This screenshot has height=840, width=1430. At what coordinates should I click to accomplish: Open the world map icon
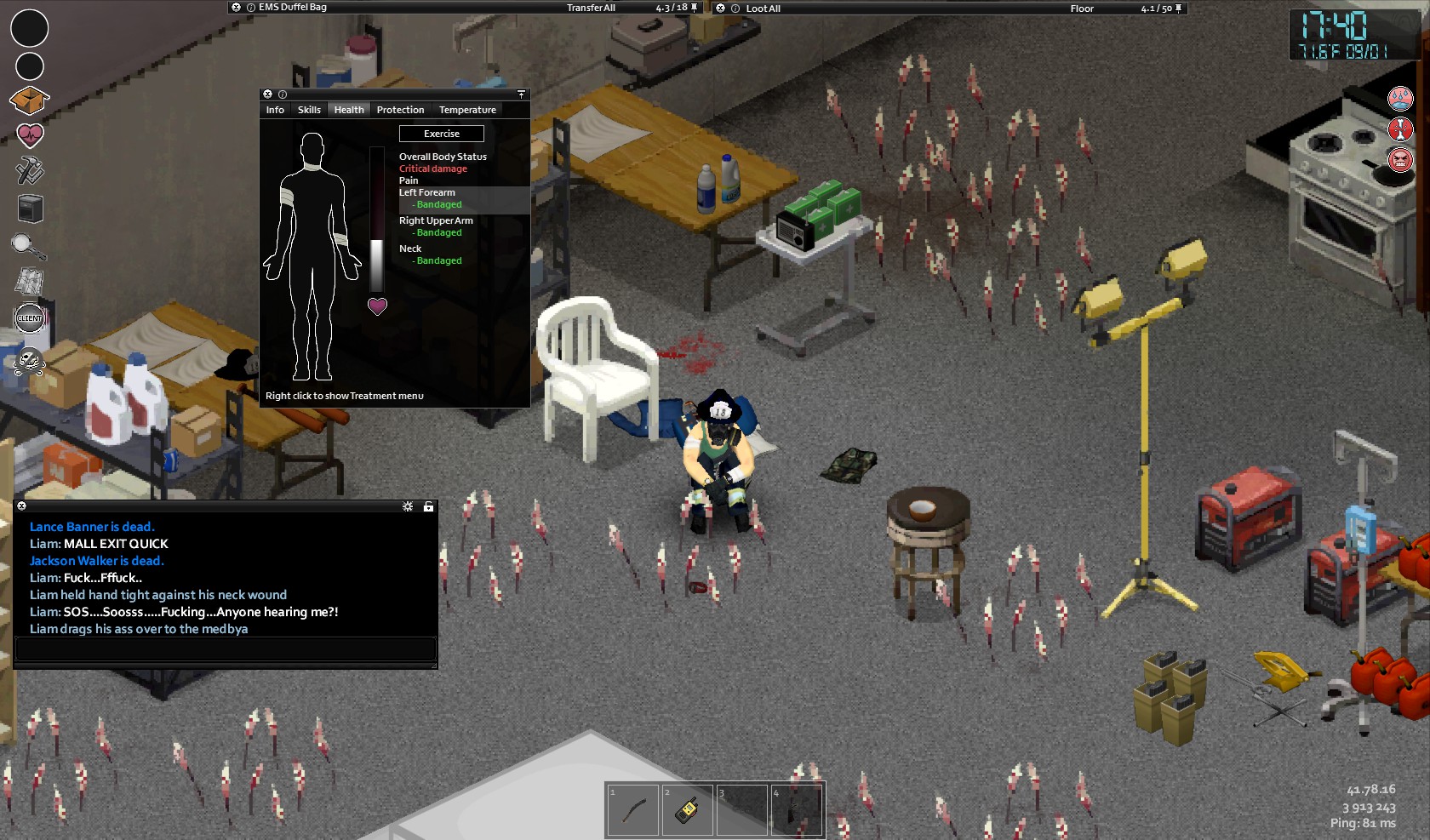coord(30,281)
